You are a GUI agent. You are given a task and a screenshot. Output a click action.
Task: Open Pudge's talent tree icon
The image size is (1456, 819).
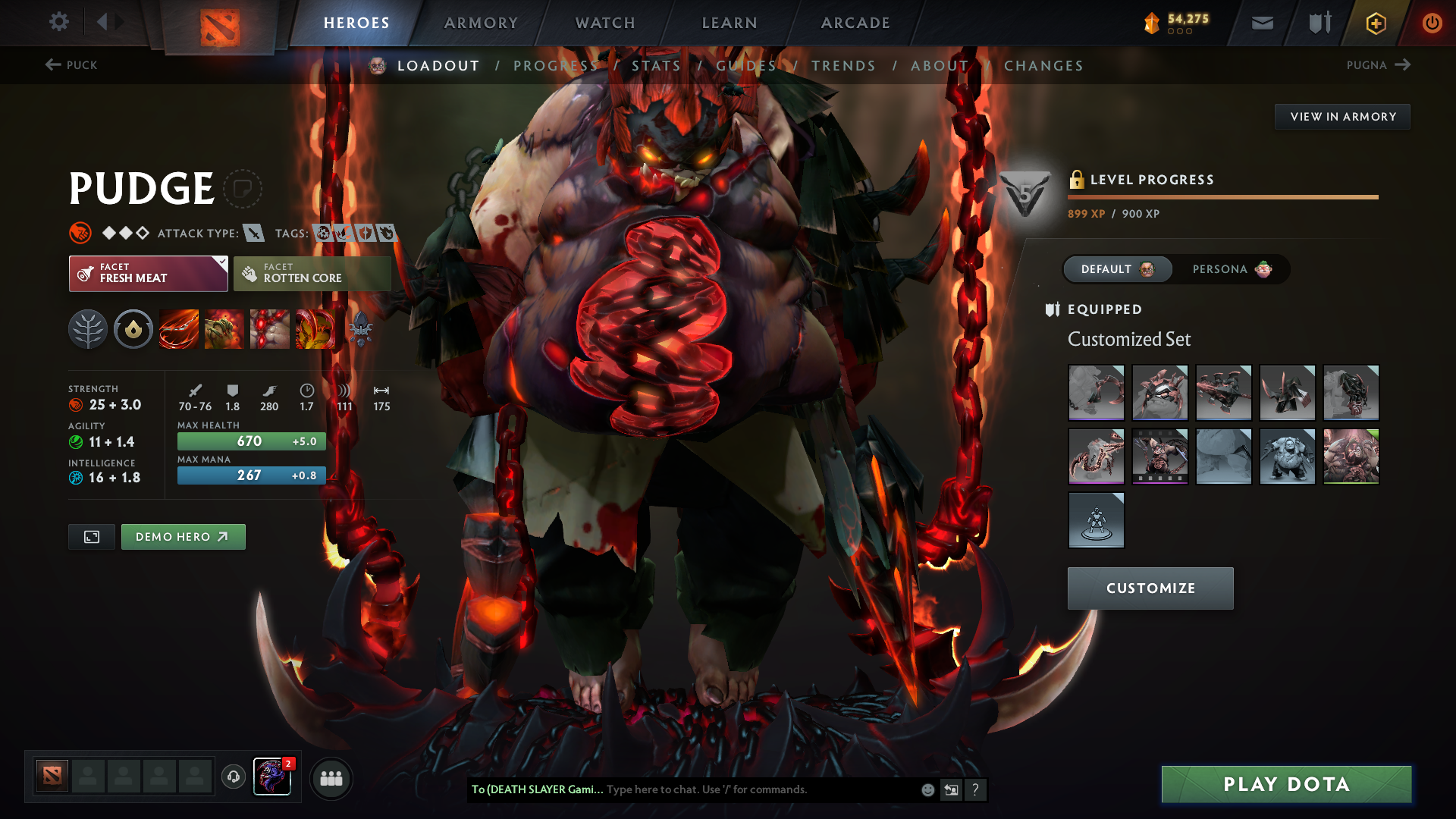click(87, 329)
